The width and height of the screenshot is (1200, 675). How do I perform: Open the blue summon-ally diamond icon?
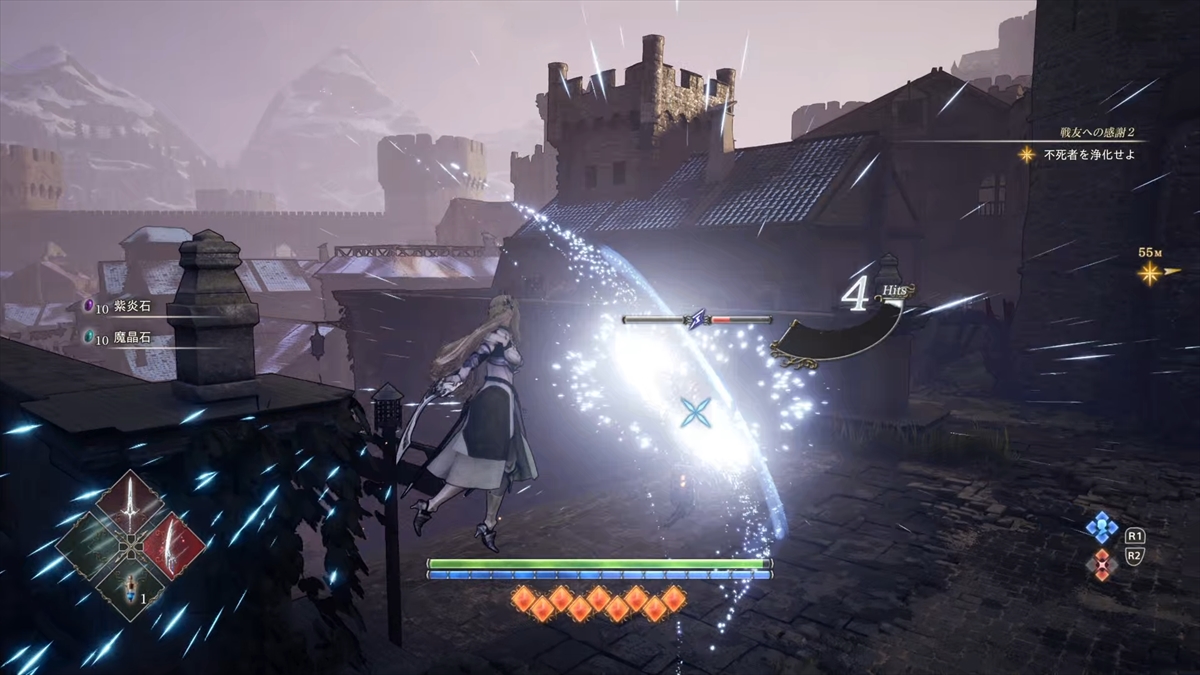tap(1102, 529)
